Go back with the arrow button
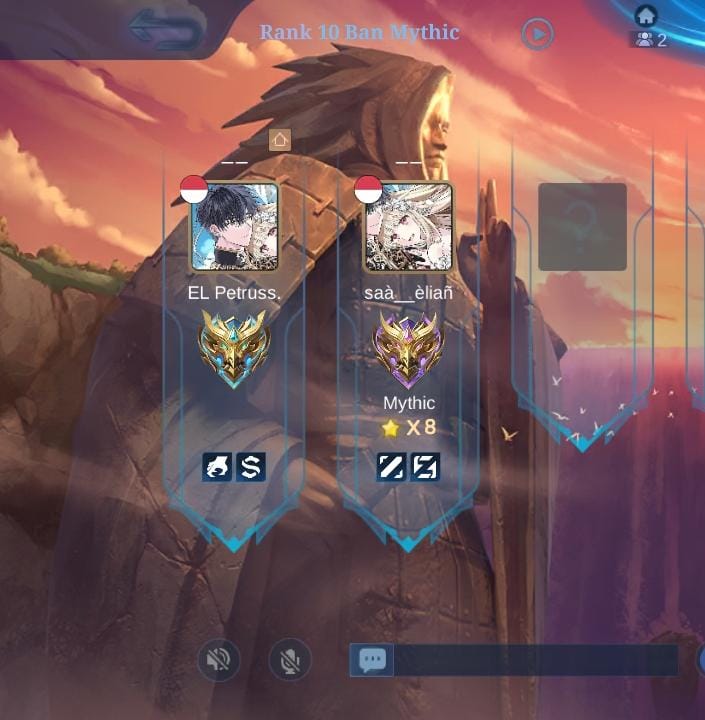Image resolution: width=705 pixels, height=720 pixels. 165,31
